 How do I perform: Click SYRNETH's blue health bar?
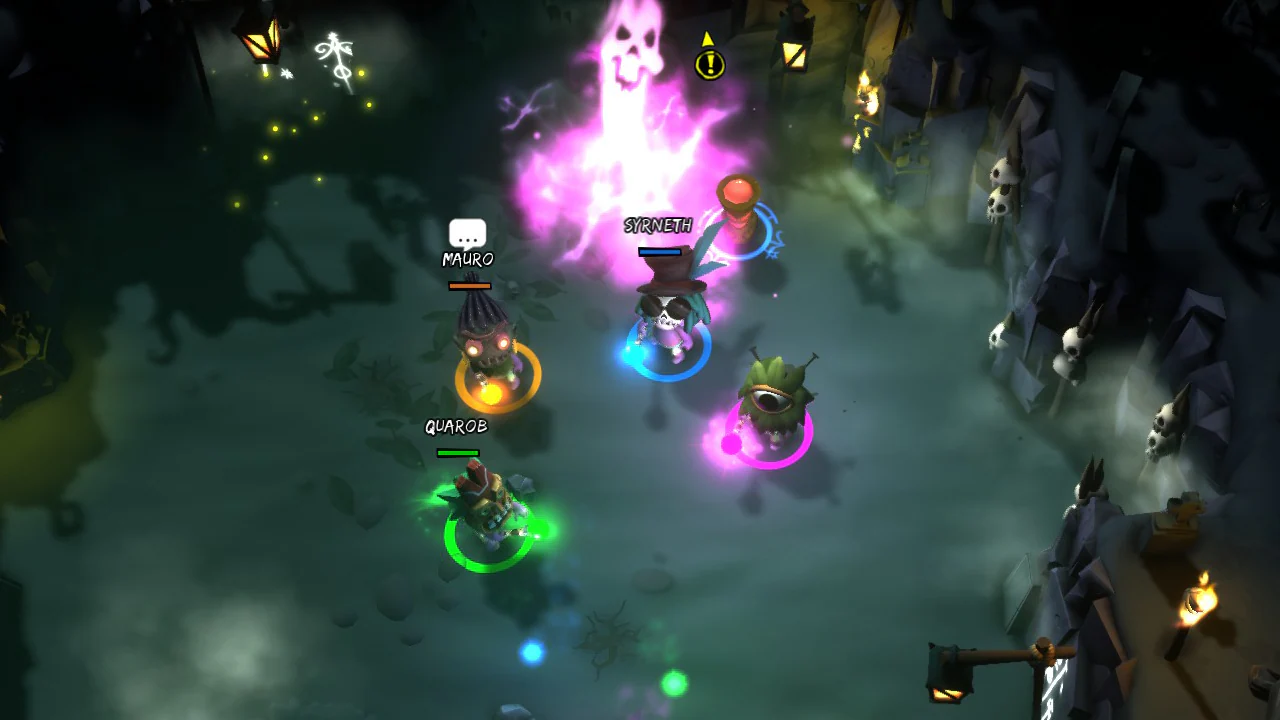(x=661, y=252)
